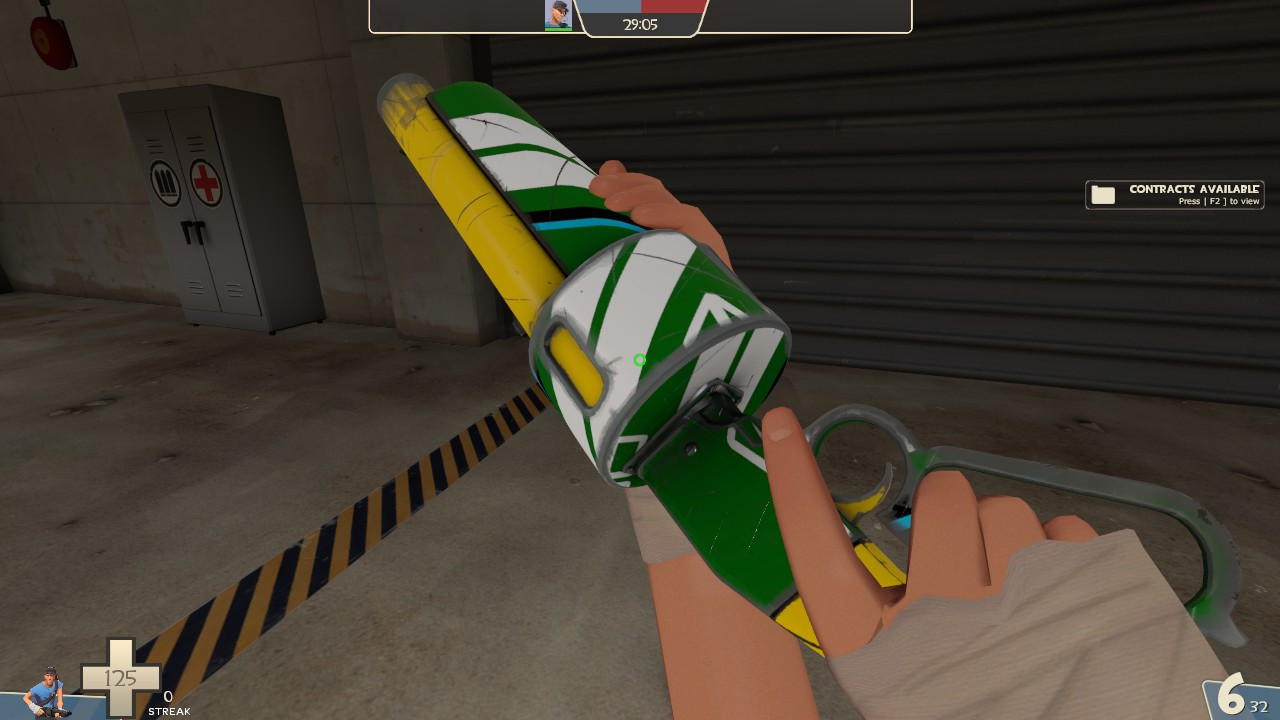
Task: Click the green crosshair circle
Action: coord(641,359)
